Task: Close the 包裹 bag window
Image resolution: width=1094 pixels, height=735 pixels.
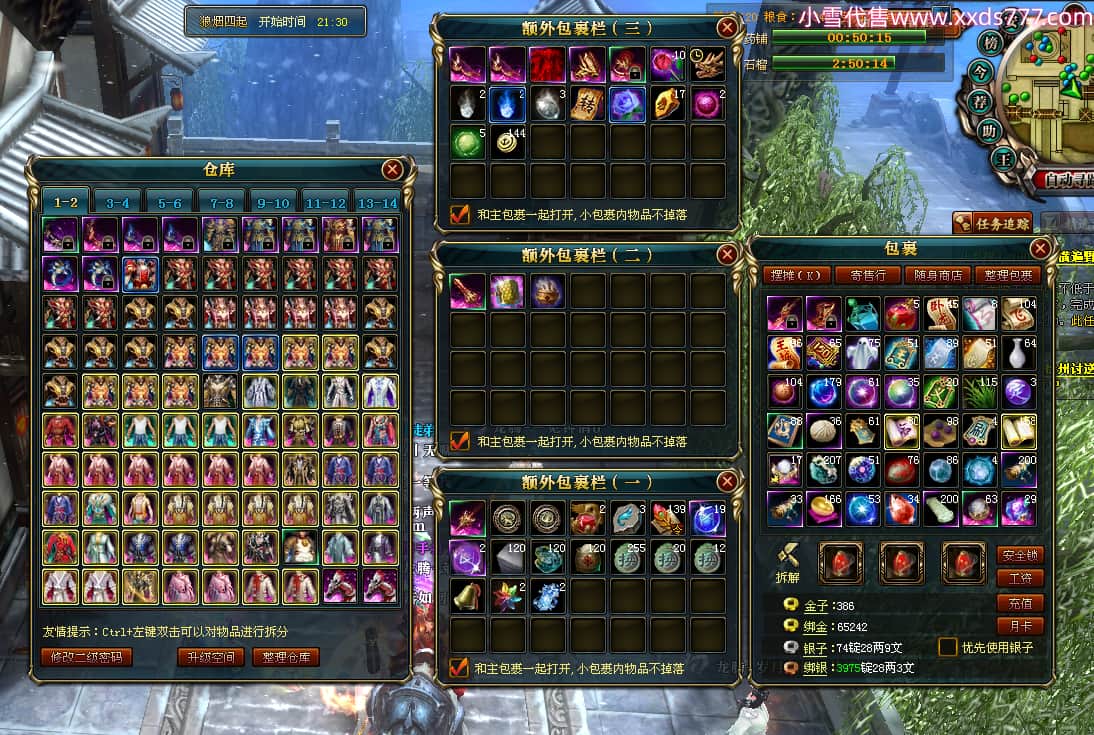Action: click(x=1040, y=248)
